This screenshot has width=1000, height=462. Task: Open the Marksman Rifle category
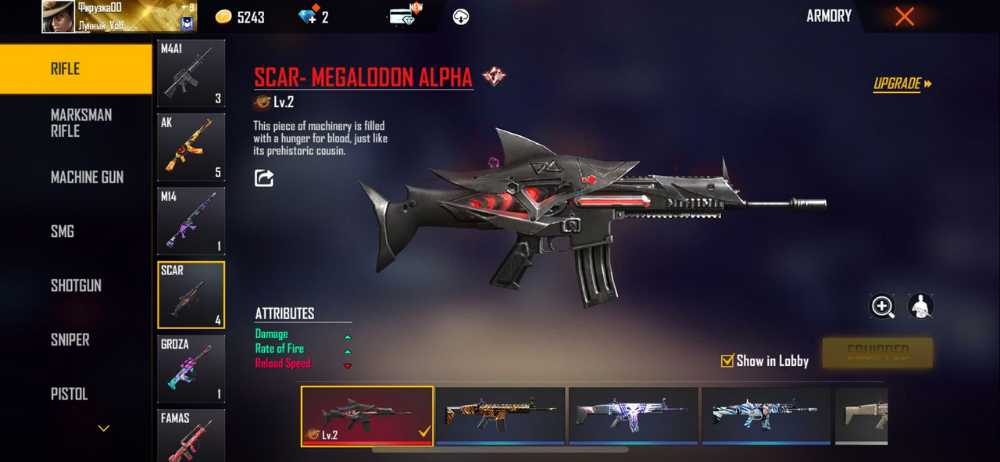point(76,123)
